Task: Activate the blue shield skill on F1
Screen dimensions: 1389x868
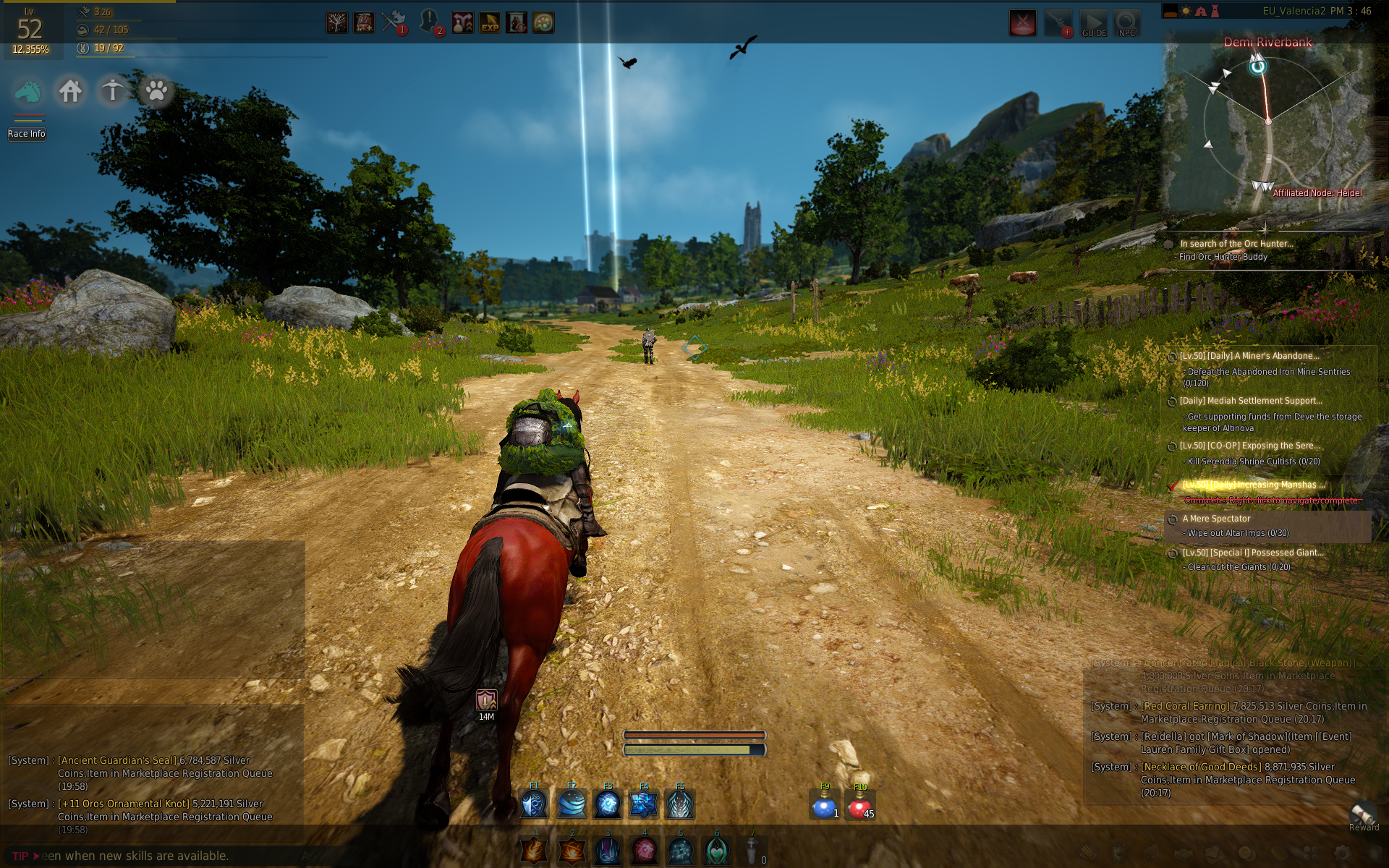Action: (x=535, y=804)
